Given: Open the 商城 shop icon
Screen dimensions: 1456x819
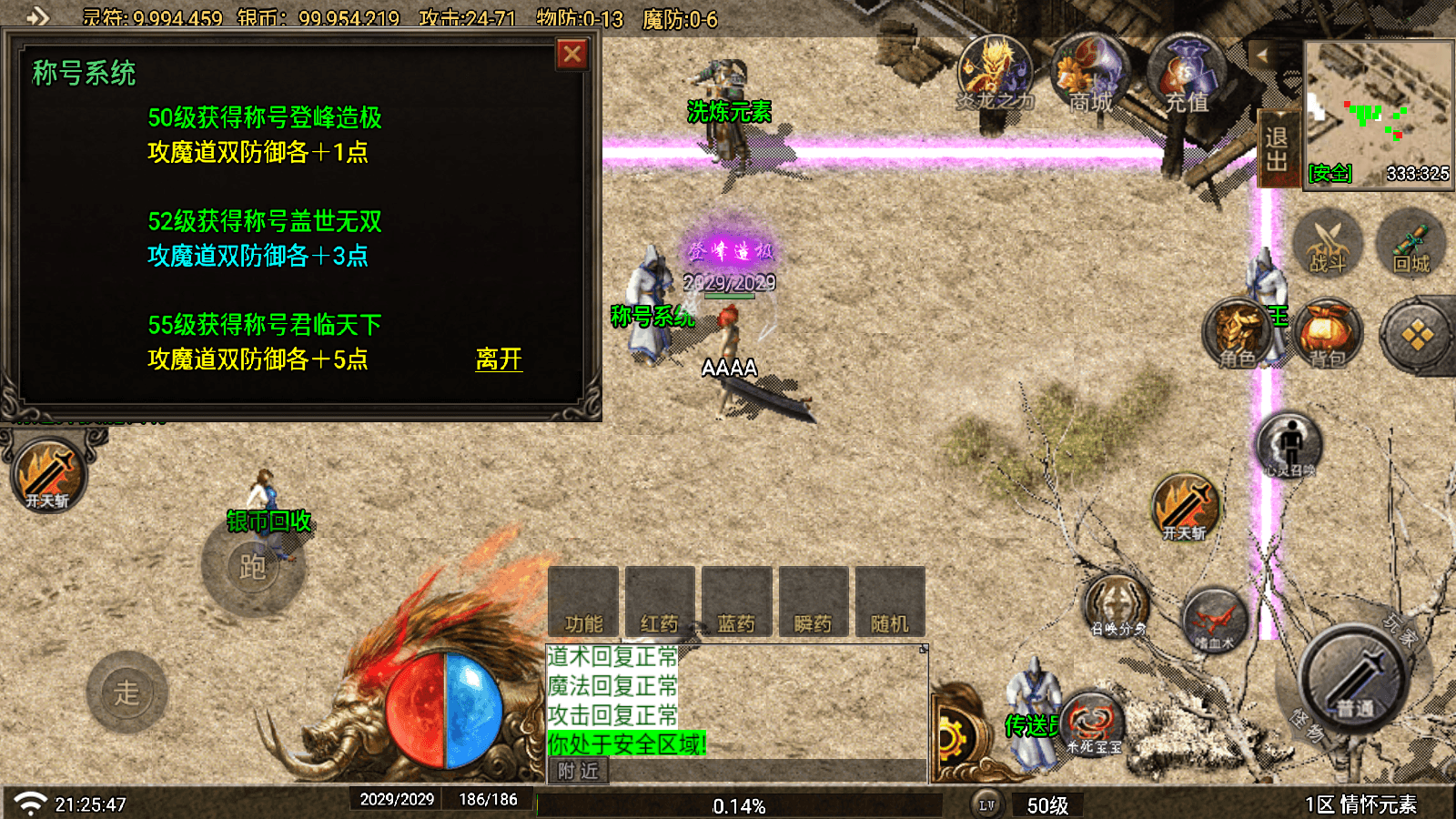Looking at the screenshot, I should (1089, 75).
